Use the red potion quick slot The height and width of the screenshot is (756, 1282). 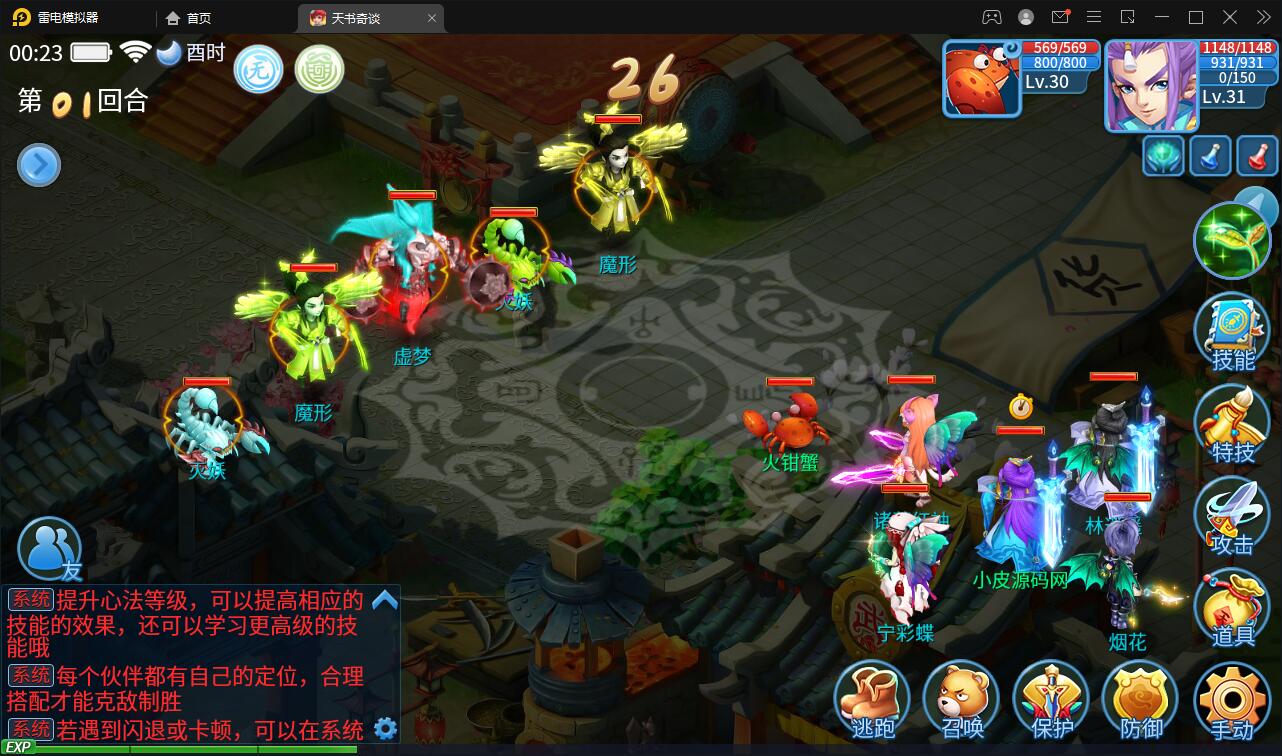[1257, 156]
